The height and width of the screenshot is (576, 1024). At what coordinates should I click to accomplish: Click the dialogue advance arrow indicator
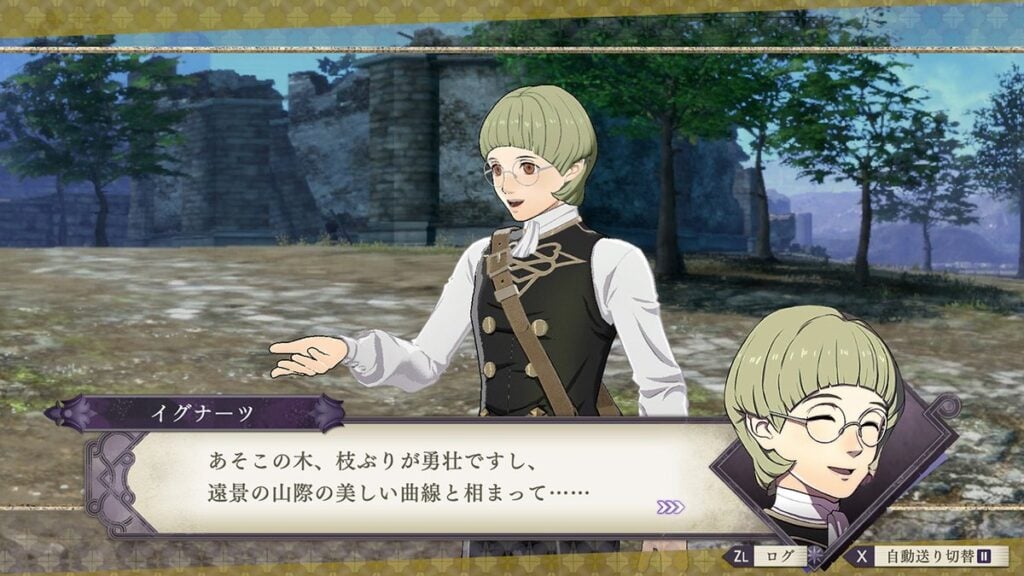pyautogui.click(x=671, y=507)
